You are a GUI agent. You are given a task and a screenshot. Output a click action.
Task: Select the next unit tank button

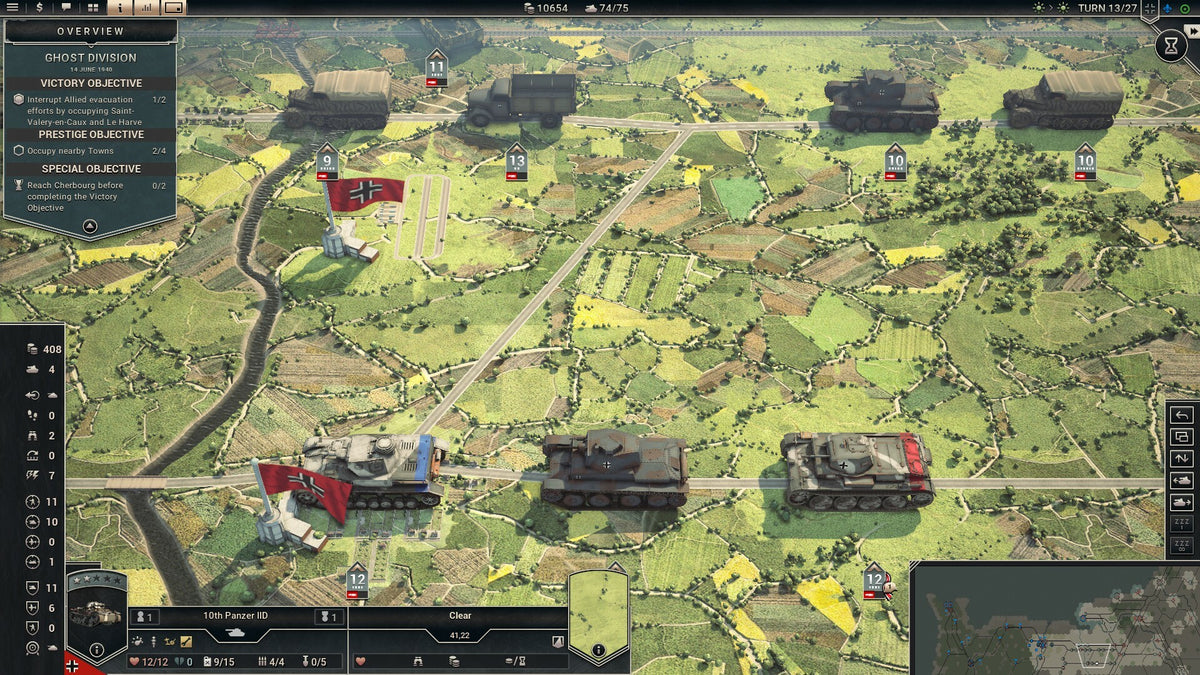pos(1181,503)
